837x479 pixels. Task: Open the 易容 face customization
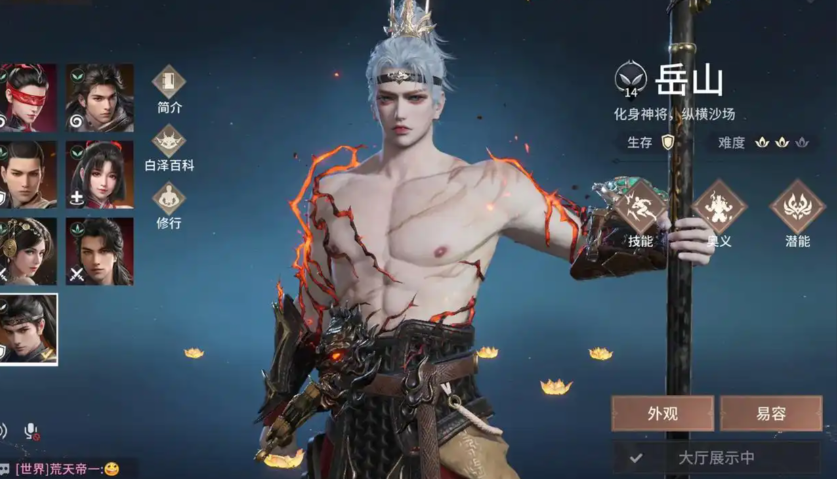pos(770,413)
